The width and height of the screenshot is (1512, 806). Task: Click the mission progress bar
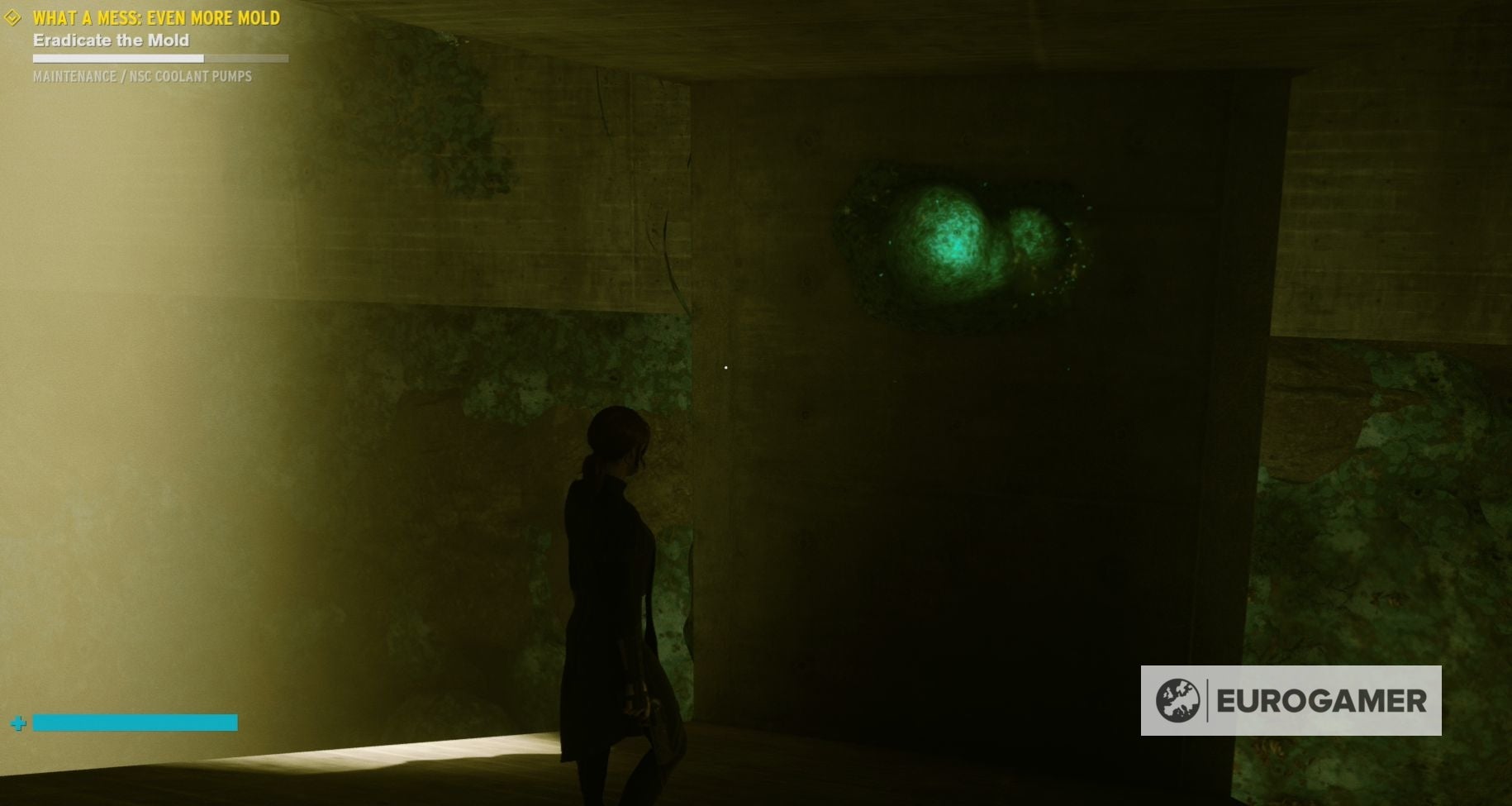coord(160,59)
